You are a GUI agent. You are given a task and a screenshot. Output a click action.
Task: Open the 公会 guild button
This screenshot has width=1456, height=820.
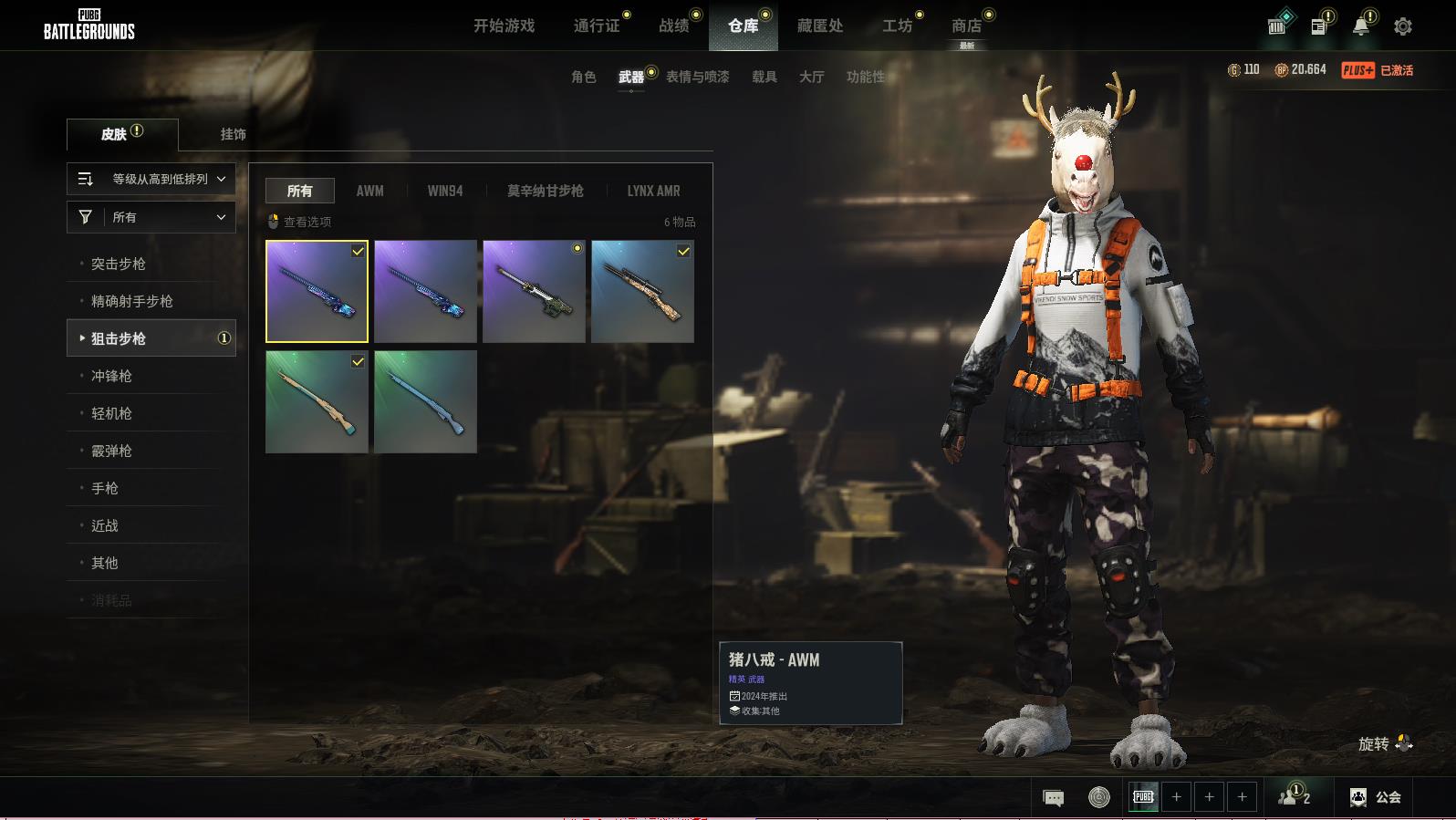1376,797
